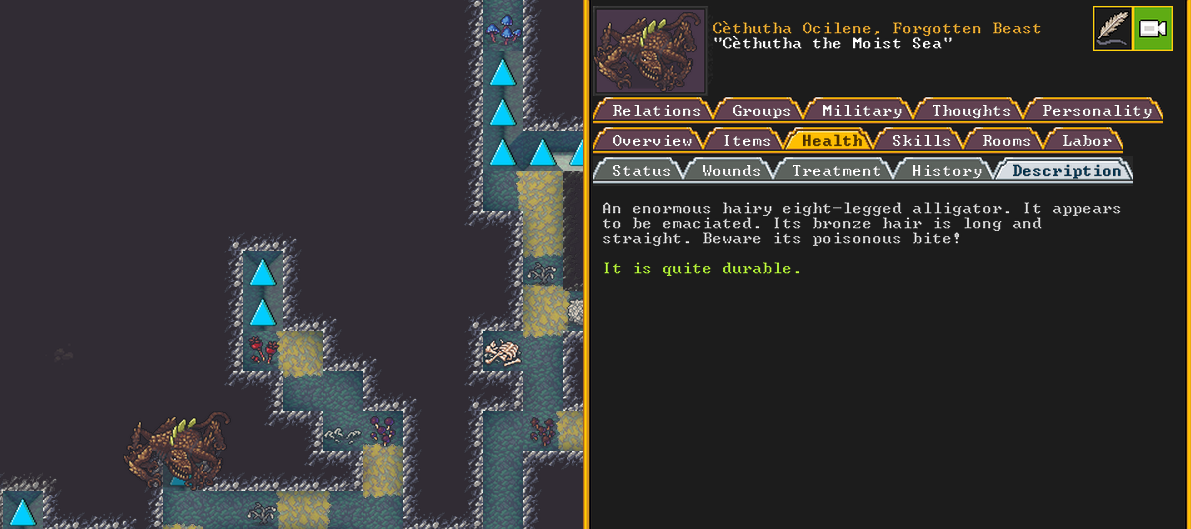Open the Skills tab
The width and height of the screenshot is (1191, 529).
pos(921,141)
